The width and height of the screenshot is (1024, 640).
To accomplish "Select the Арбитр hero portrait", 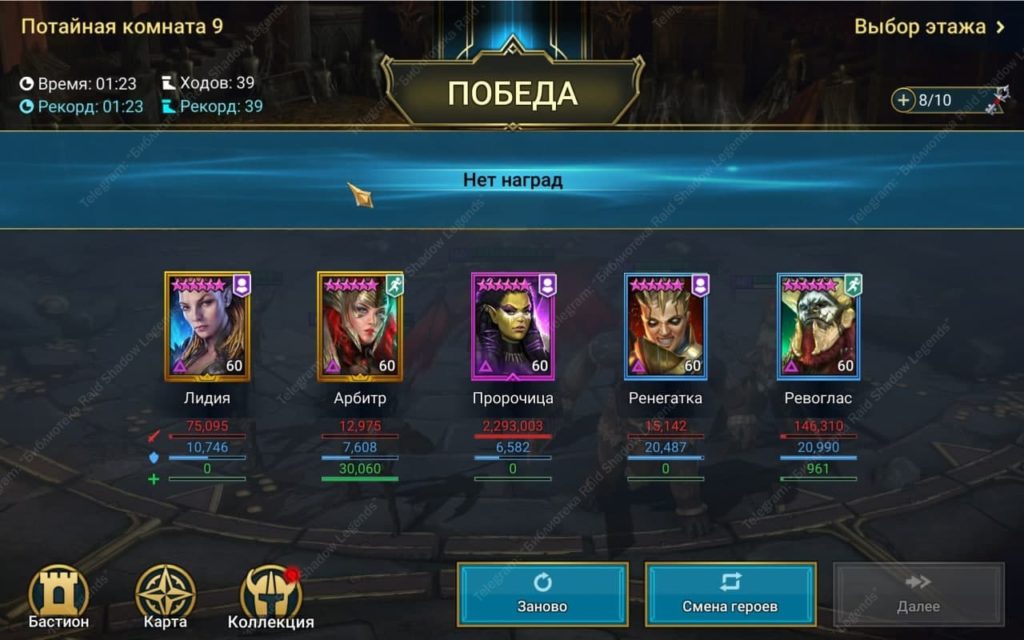I will point(360,326).
